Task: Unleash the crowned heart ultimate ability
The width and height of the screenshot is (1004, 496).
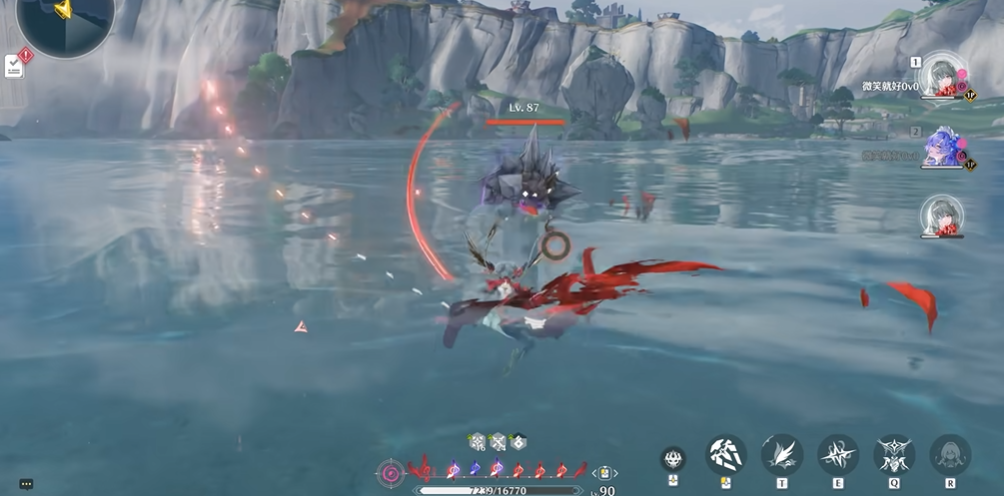Action: [894, 455]
